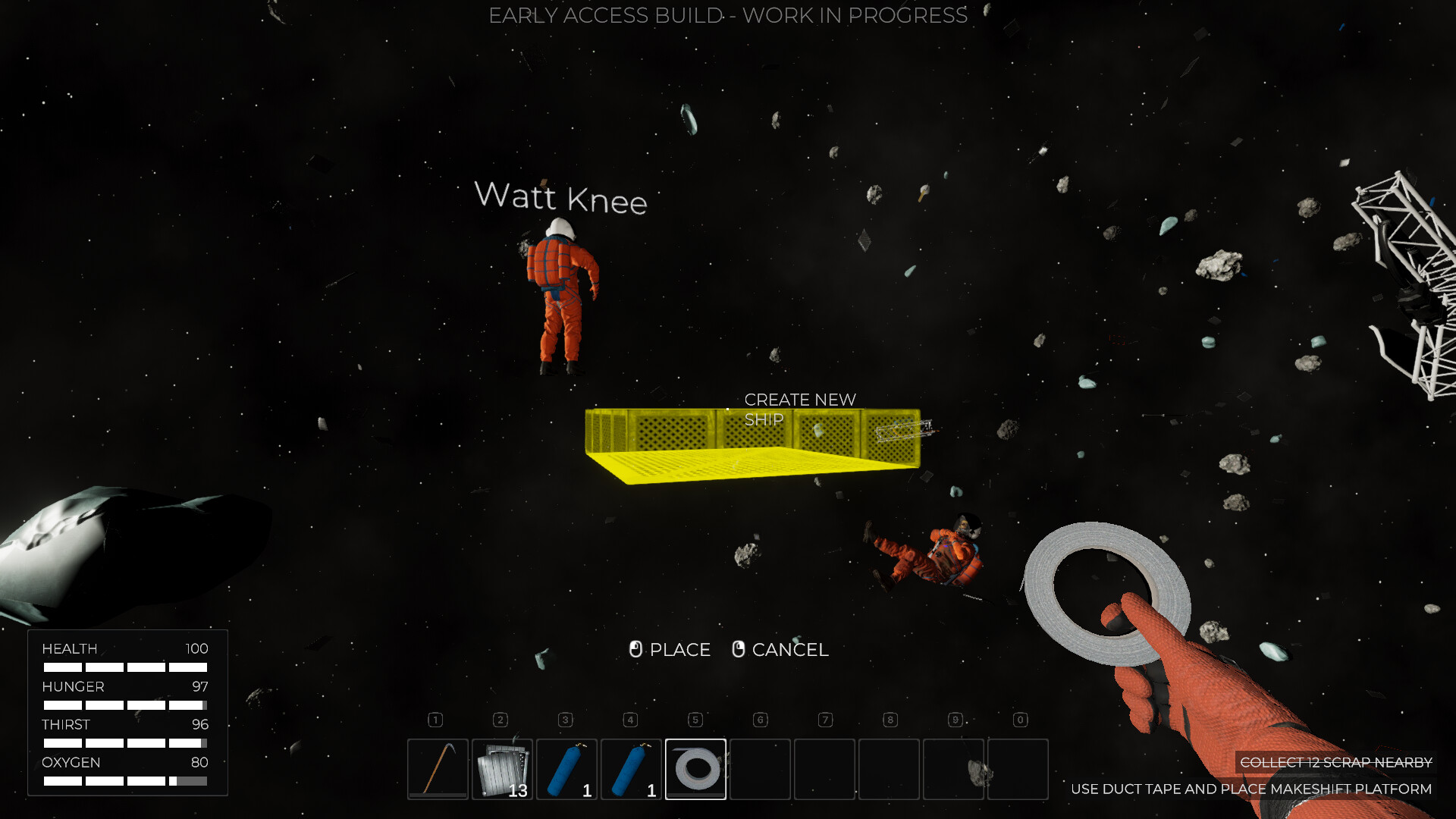
Task: Expand empty hotbar slot 0
Action: point(1018,769)
